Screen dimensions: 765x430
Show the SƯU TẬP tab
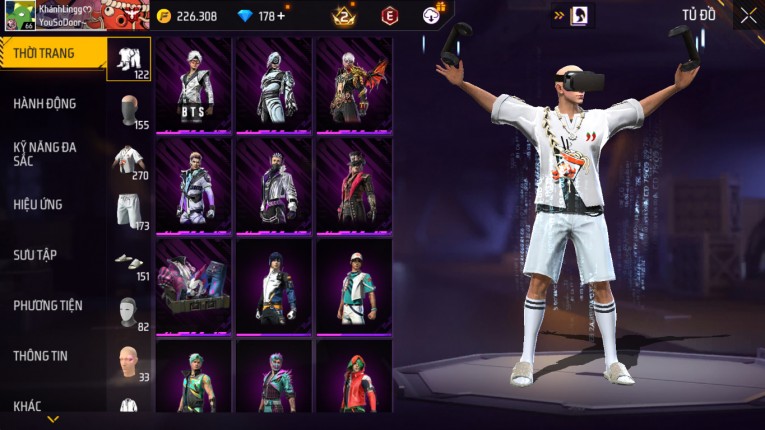click(x=35, y=255)
